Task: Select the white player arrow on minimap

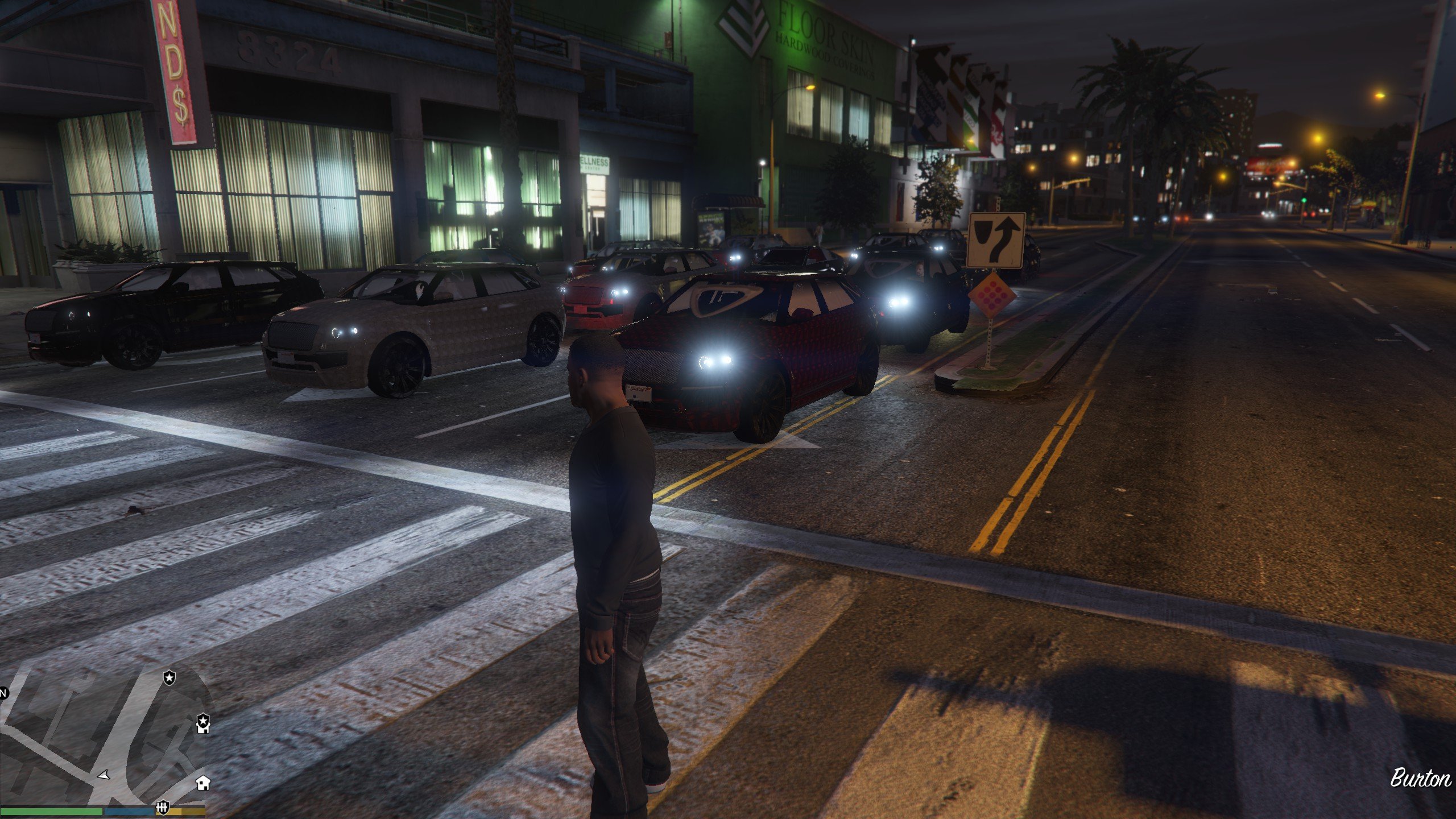Action: [104, 775]
